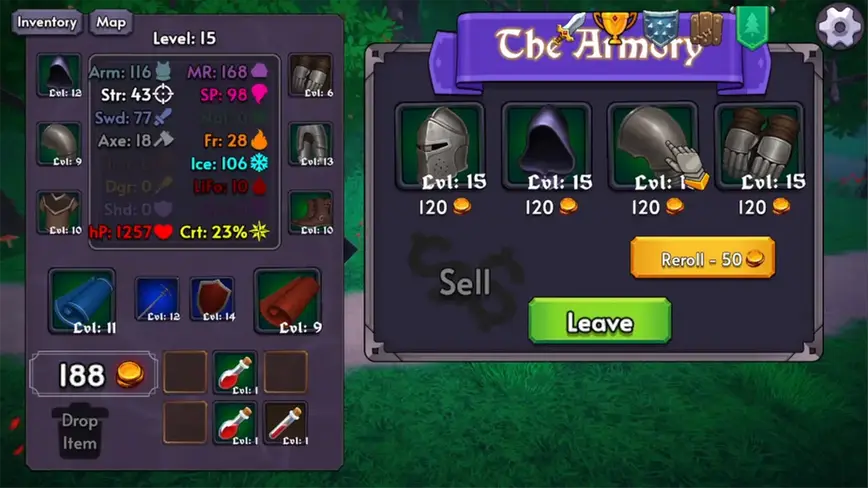868x488 pixels.
Task: Reroll the shop for 50 gold
Action: click(x=702, y=259)
